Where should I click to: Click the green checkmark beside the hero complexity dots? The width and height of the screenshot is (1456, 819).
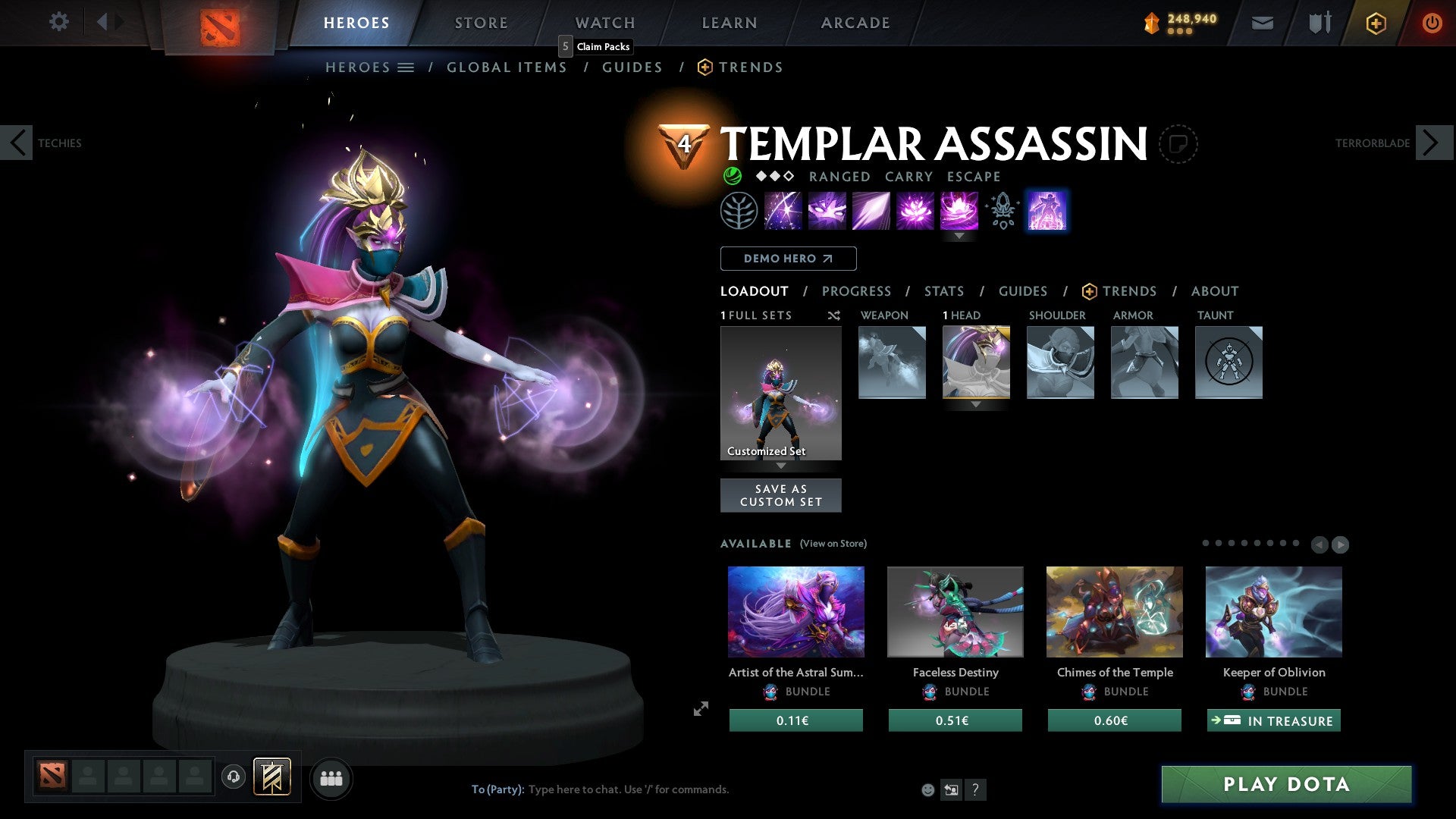click(x=733, y=176)
